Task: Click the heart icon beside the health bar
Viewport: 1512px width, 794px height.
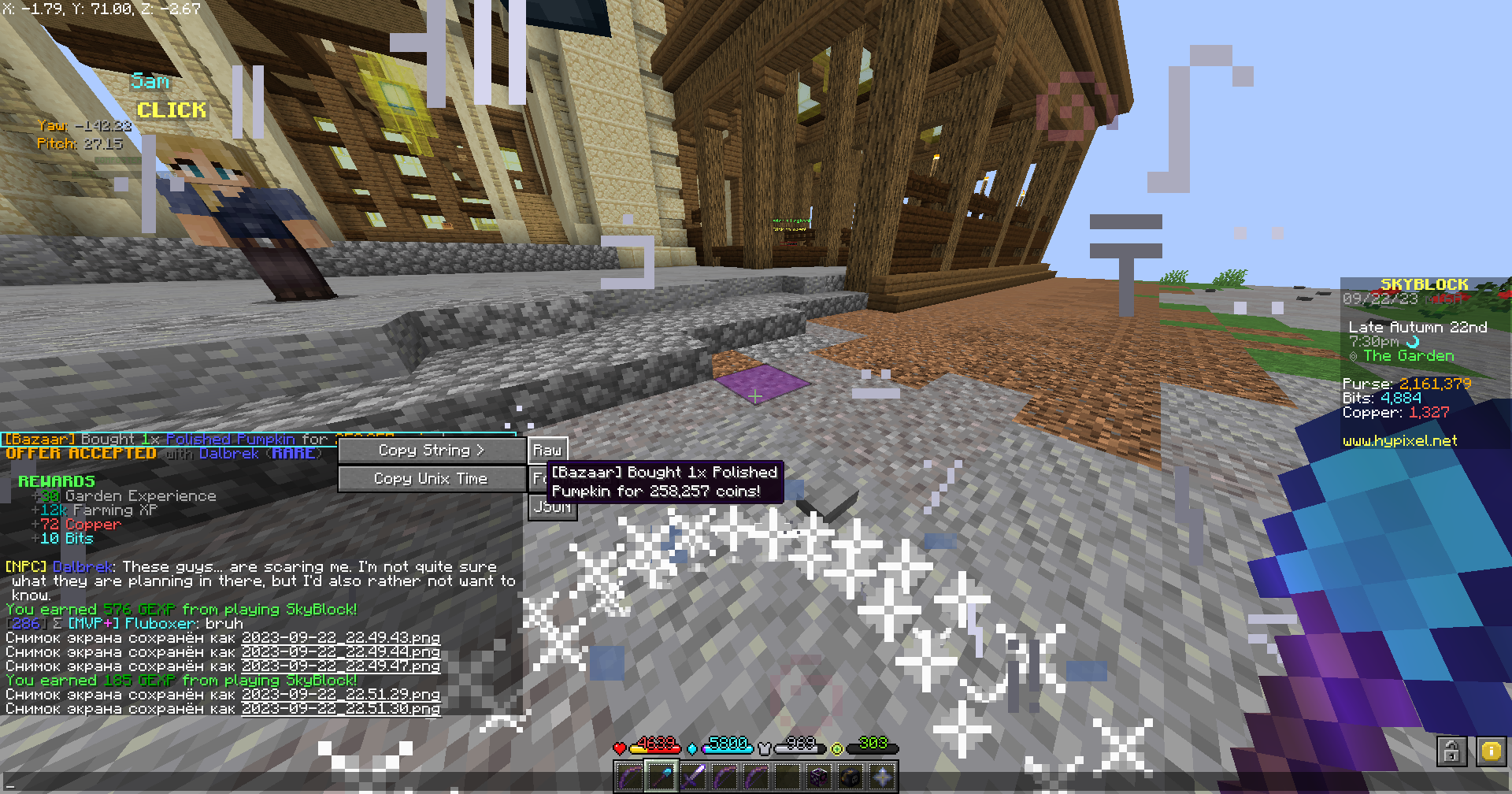Action: click(x=620, y=747)
